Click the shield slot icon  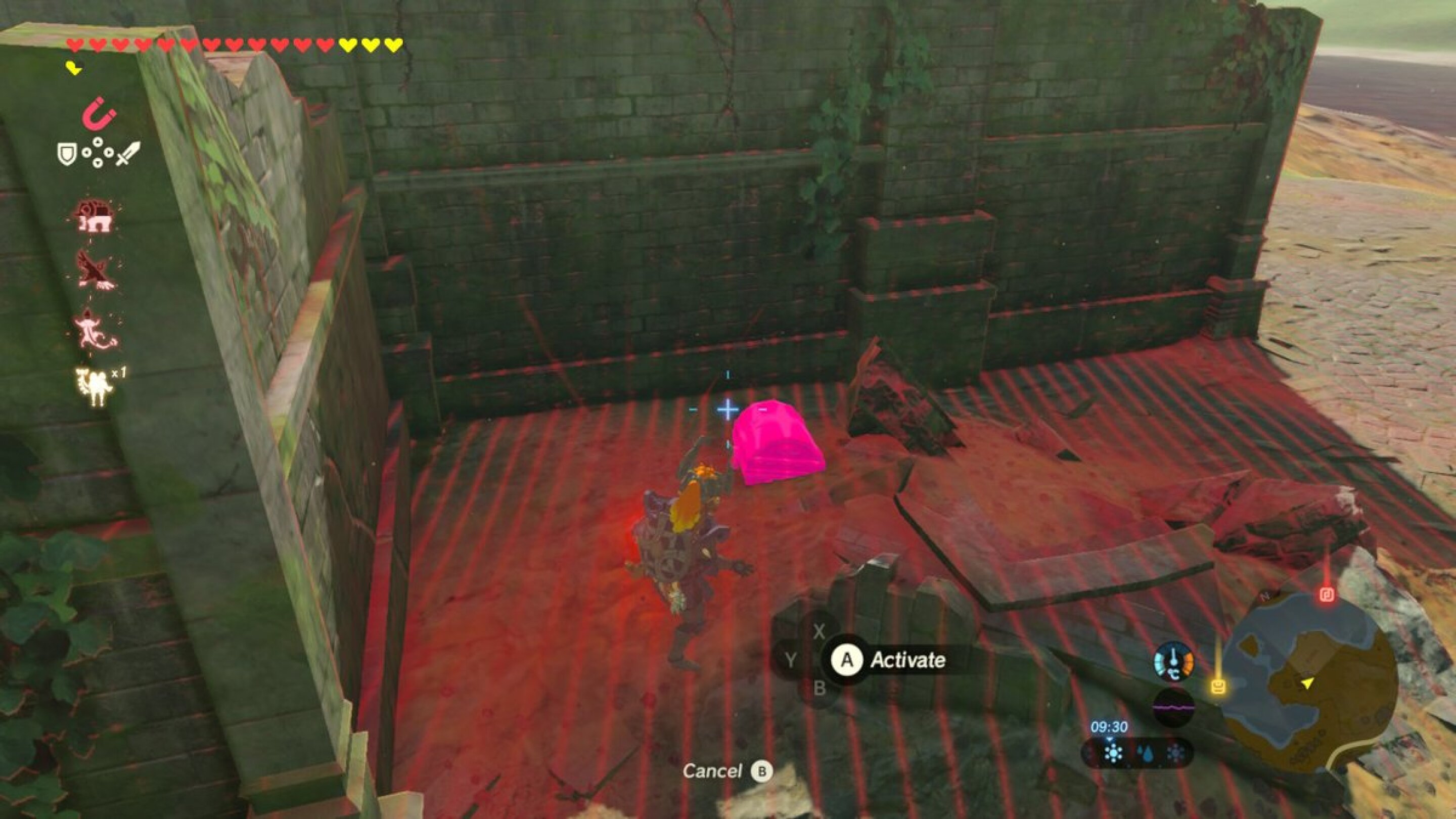point(67,153)
